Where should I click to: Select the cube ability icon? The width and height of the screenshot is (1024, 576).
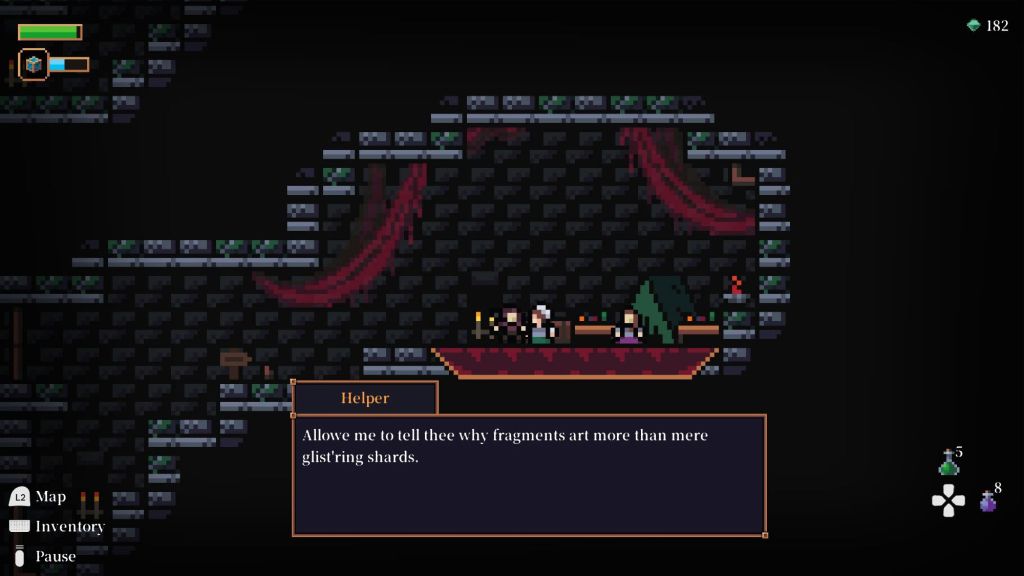(x=34, y=64)
